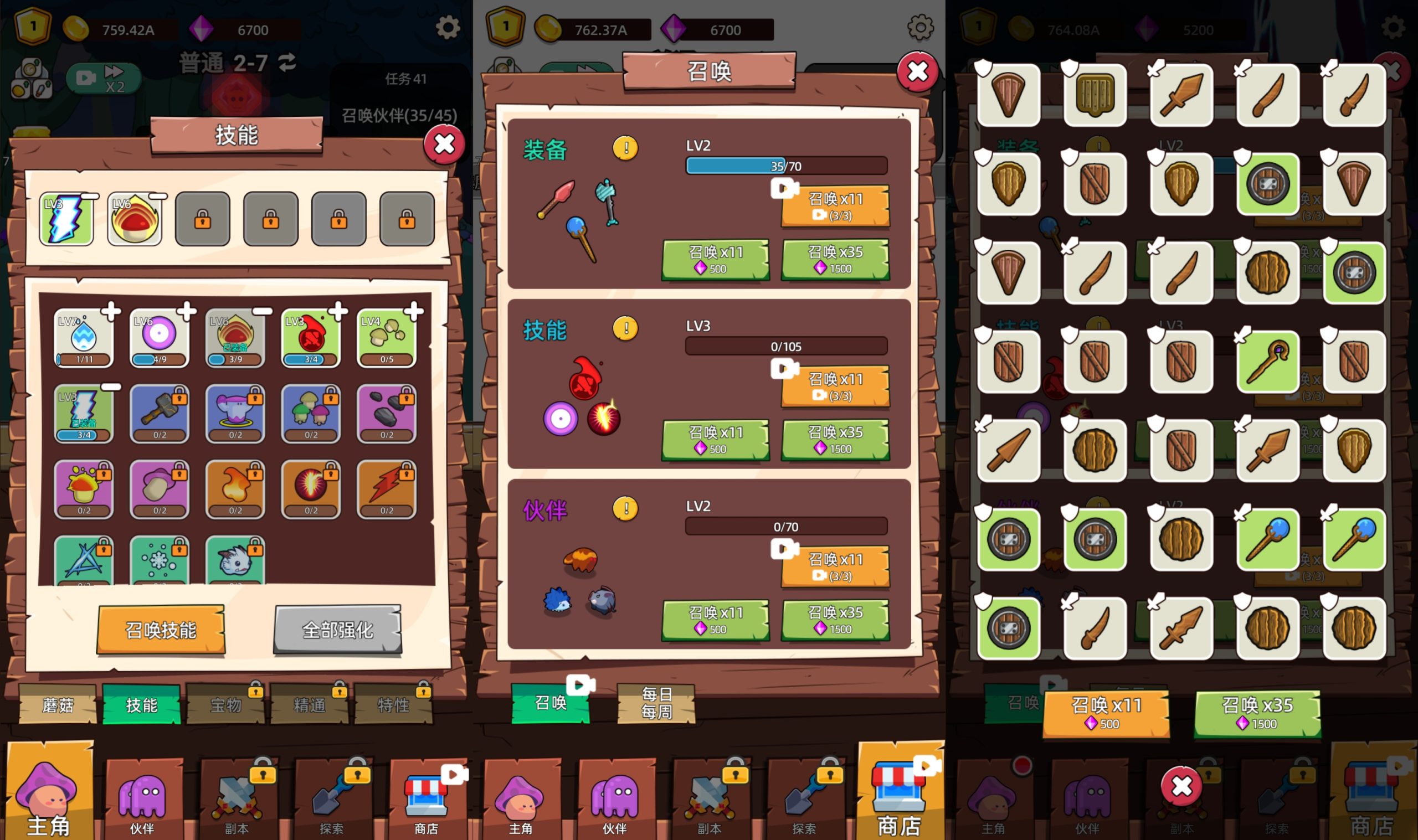Open the locked 宝物 tab
1418x840 pixels.
pyautogui.click(x=225, y=705)
